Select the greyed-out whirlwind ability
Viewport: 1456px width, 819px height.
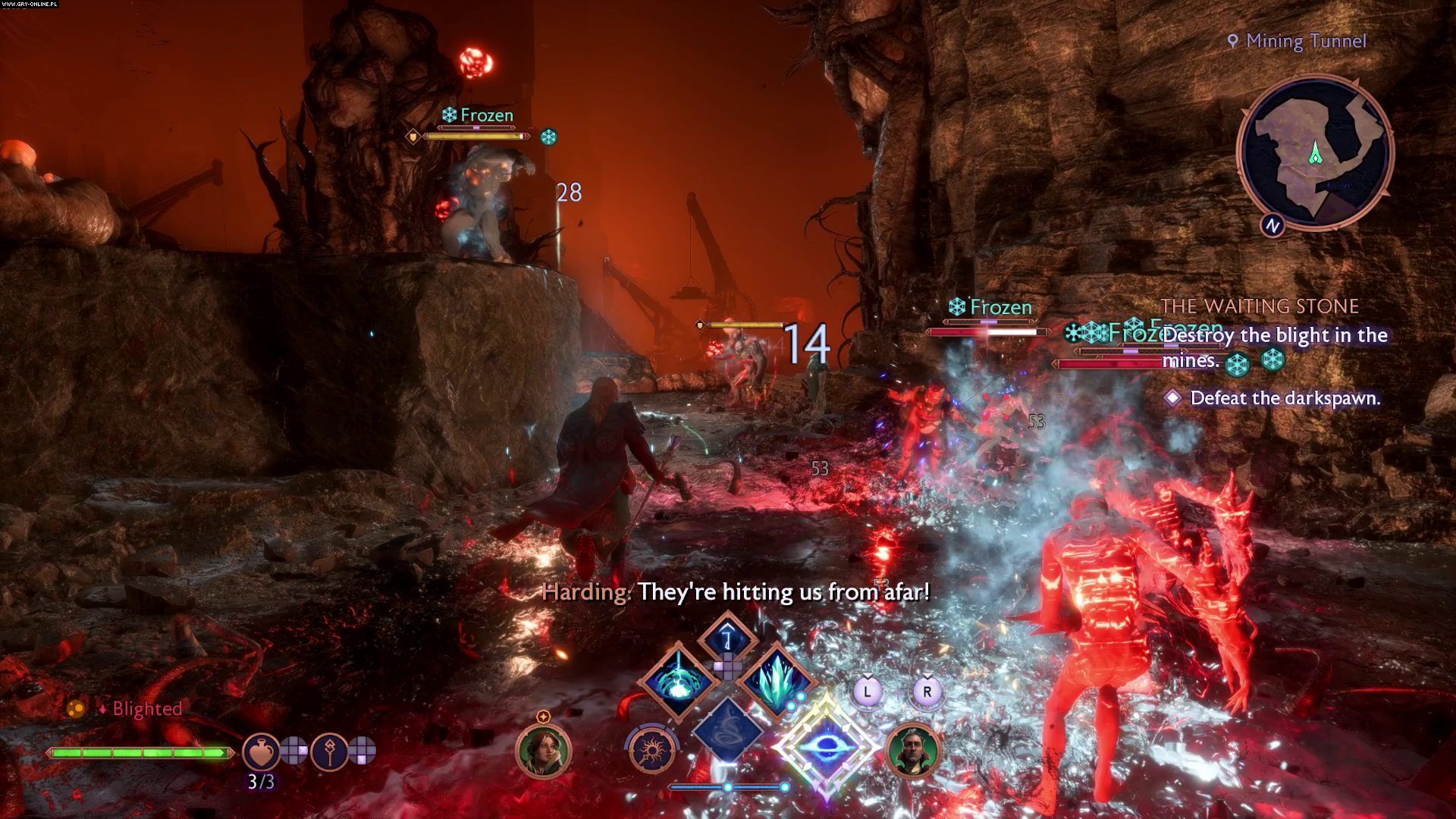pyautogui.click(x=727, y=728)
